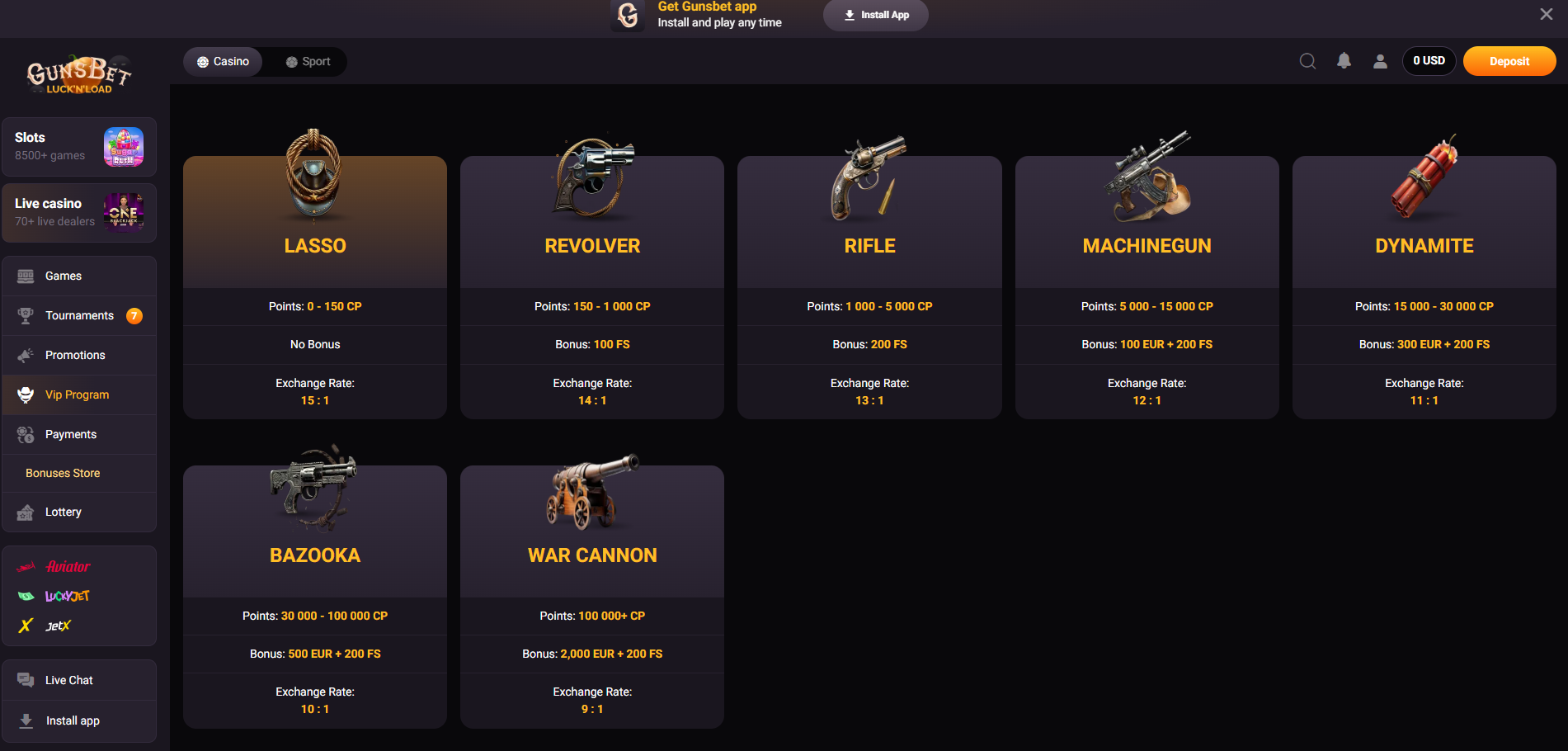Click the Gunsbet logo
The image size is (1568, 751).
coord(79,76)
